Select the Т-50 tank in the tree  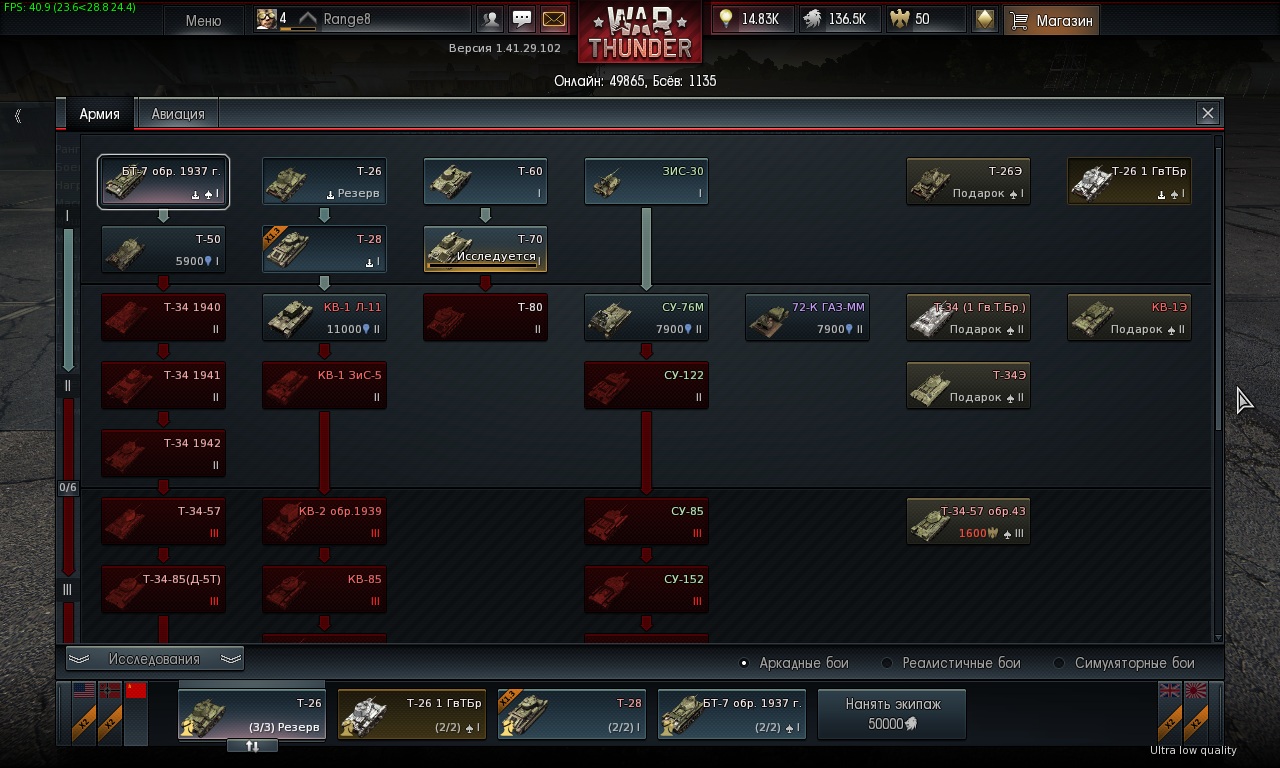tap(163, 250)
